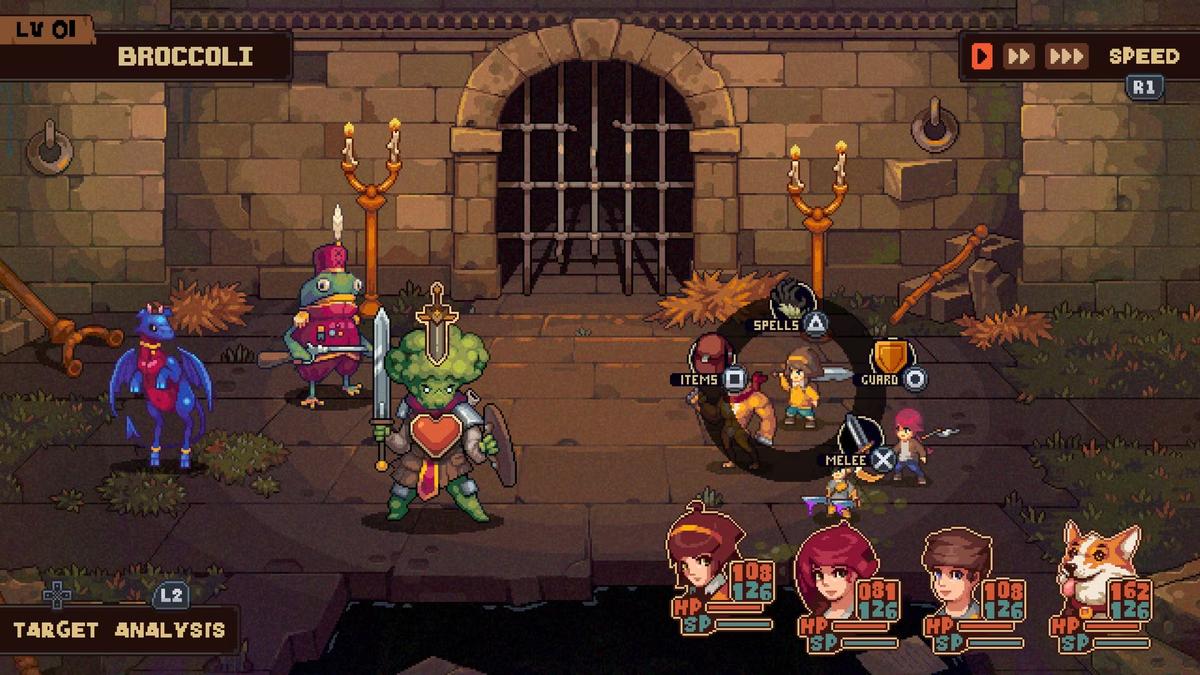Set battle speed to double arrows
Screen dimensions: 1200x675
(1018, 56)
